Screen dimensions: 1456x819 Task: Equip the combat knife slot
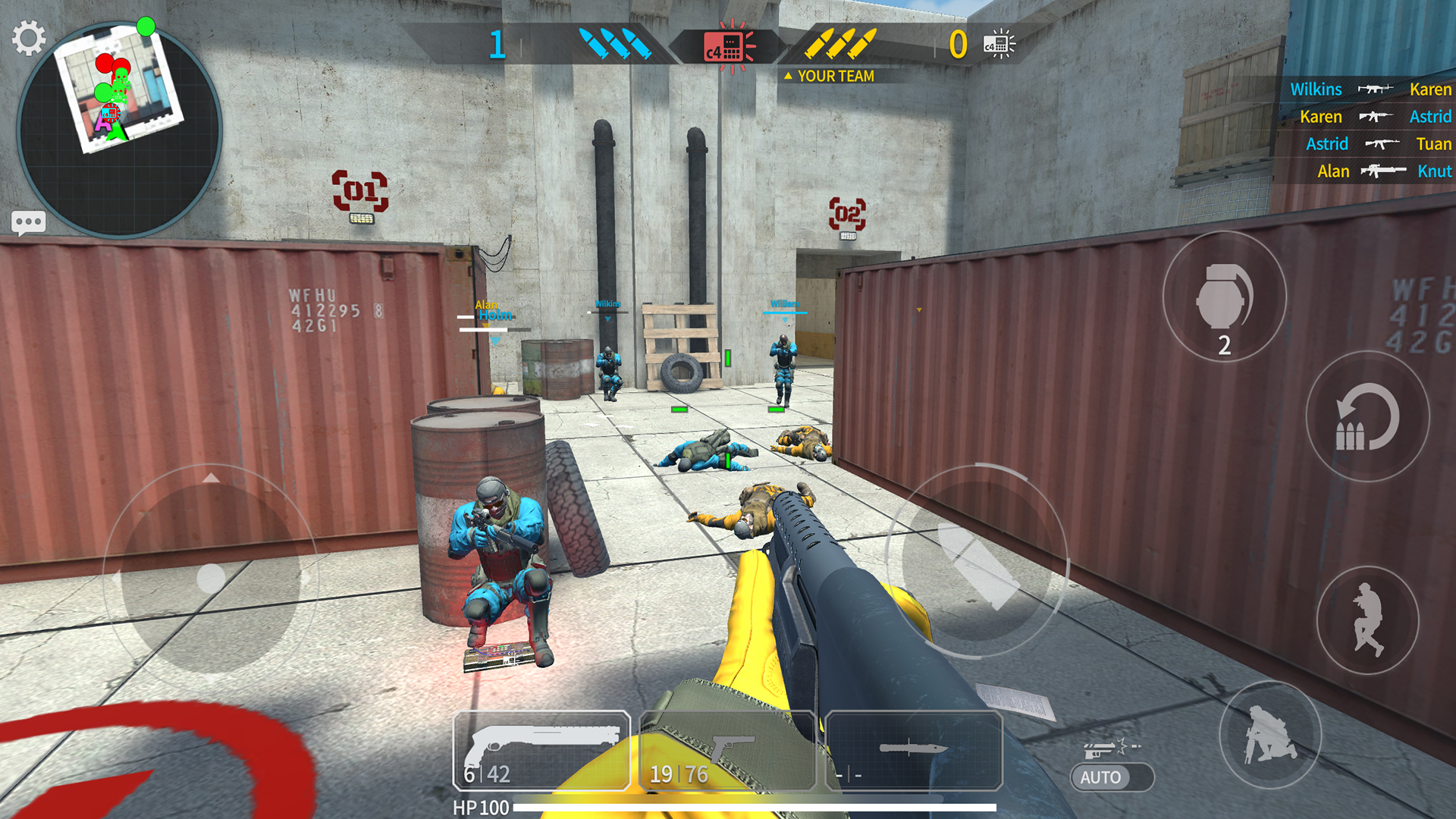coord(914,751)
